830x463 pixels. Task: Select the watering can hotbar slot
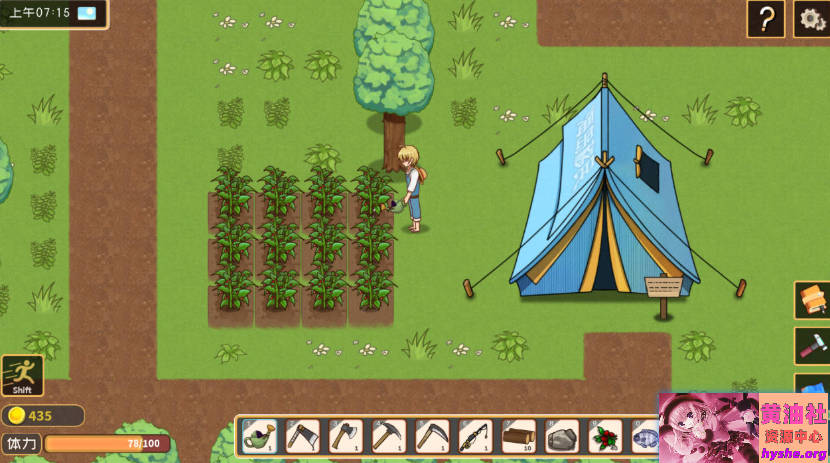260,436
